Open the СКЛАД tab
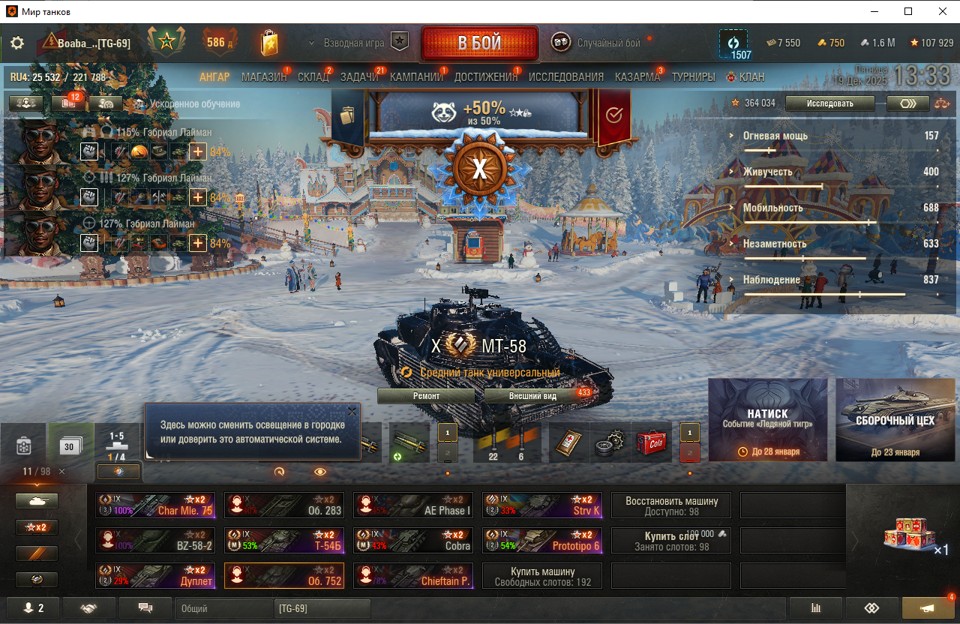This screenshot has height=624, width=960. coord(313,77)
